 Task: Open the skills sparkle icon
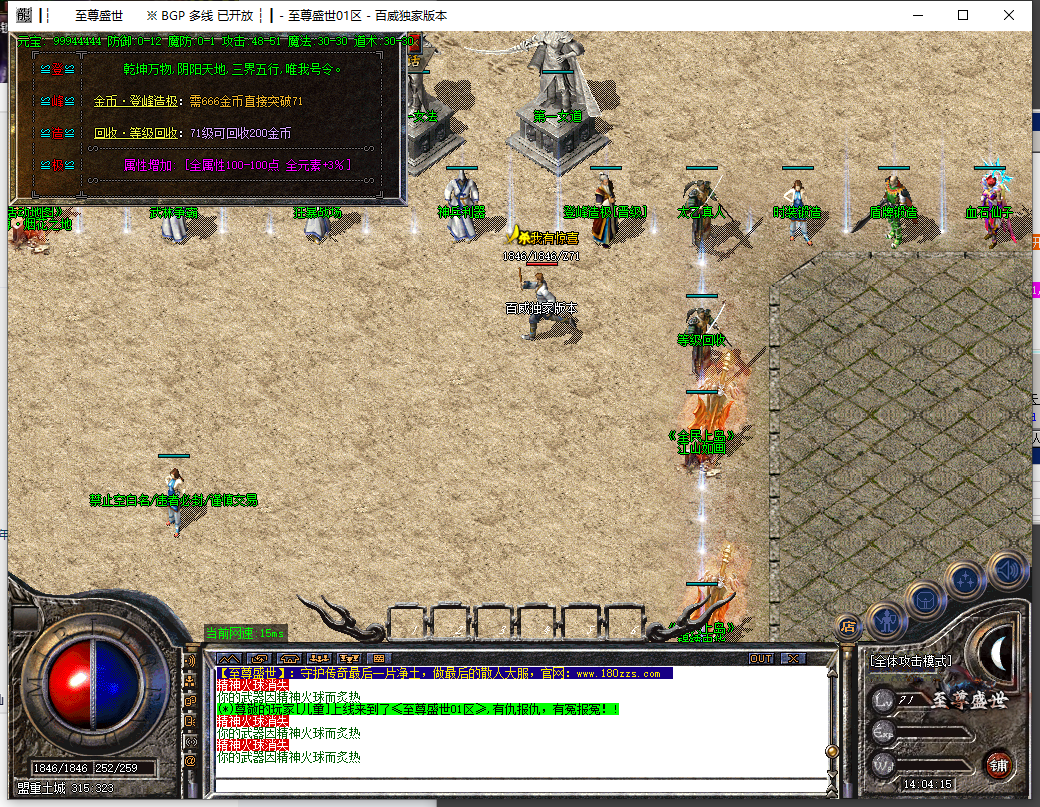click(x=967, y=579)
